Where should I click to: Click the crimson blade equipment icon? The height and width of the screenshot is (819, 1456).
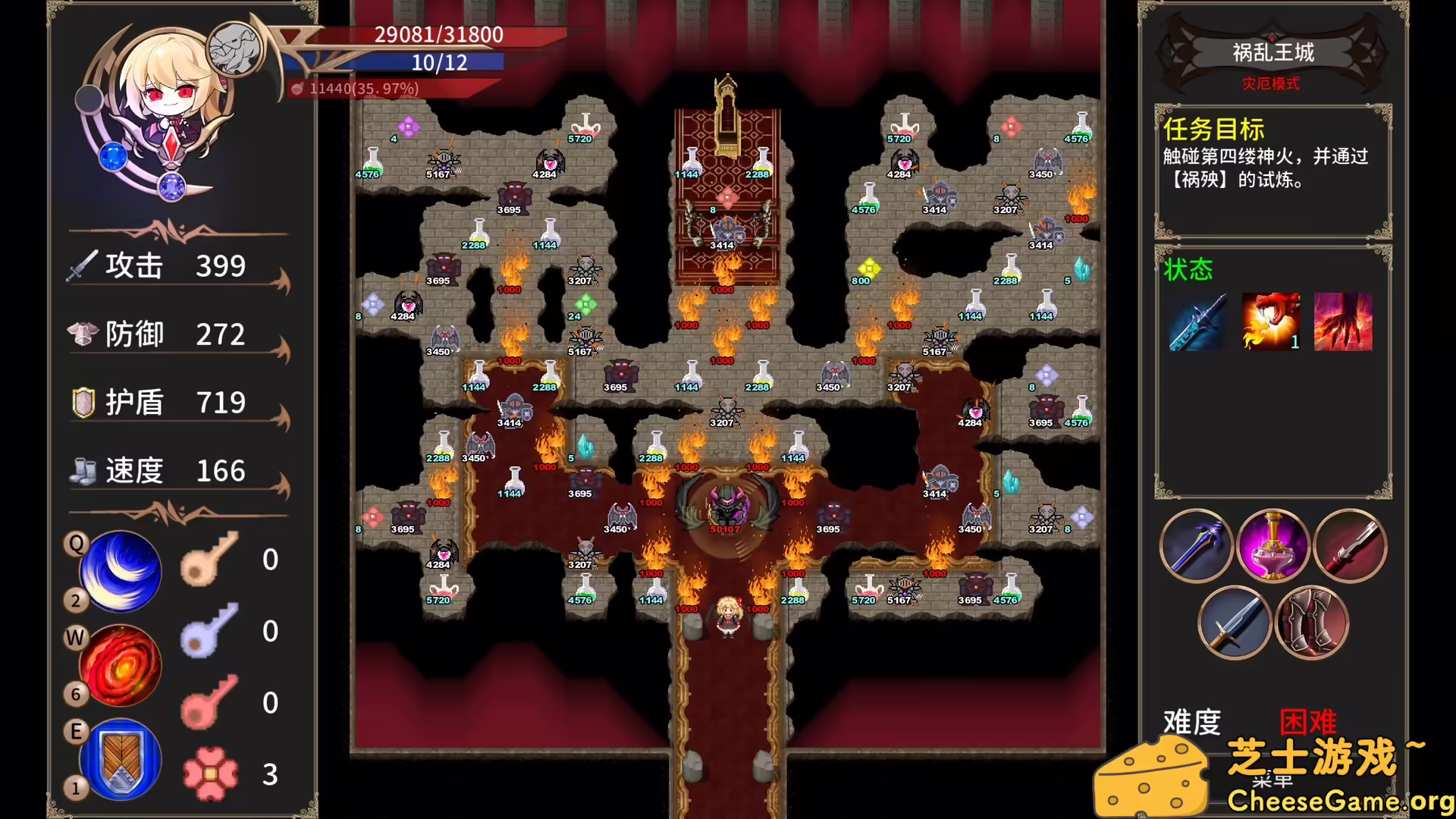(1351, 544)
